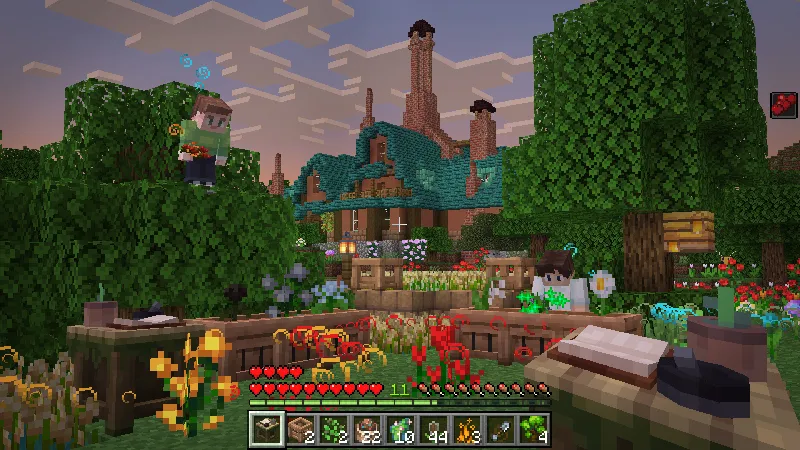Select the first highlighted hotbar slot
This screenshot has height=450, width=800.
coord(265,428)
